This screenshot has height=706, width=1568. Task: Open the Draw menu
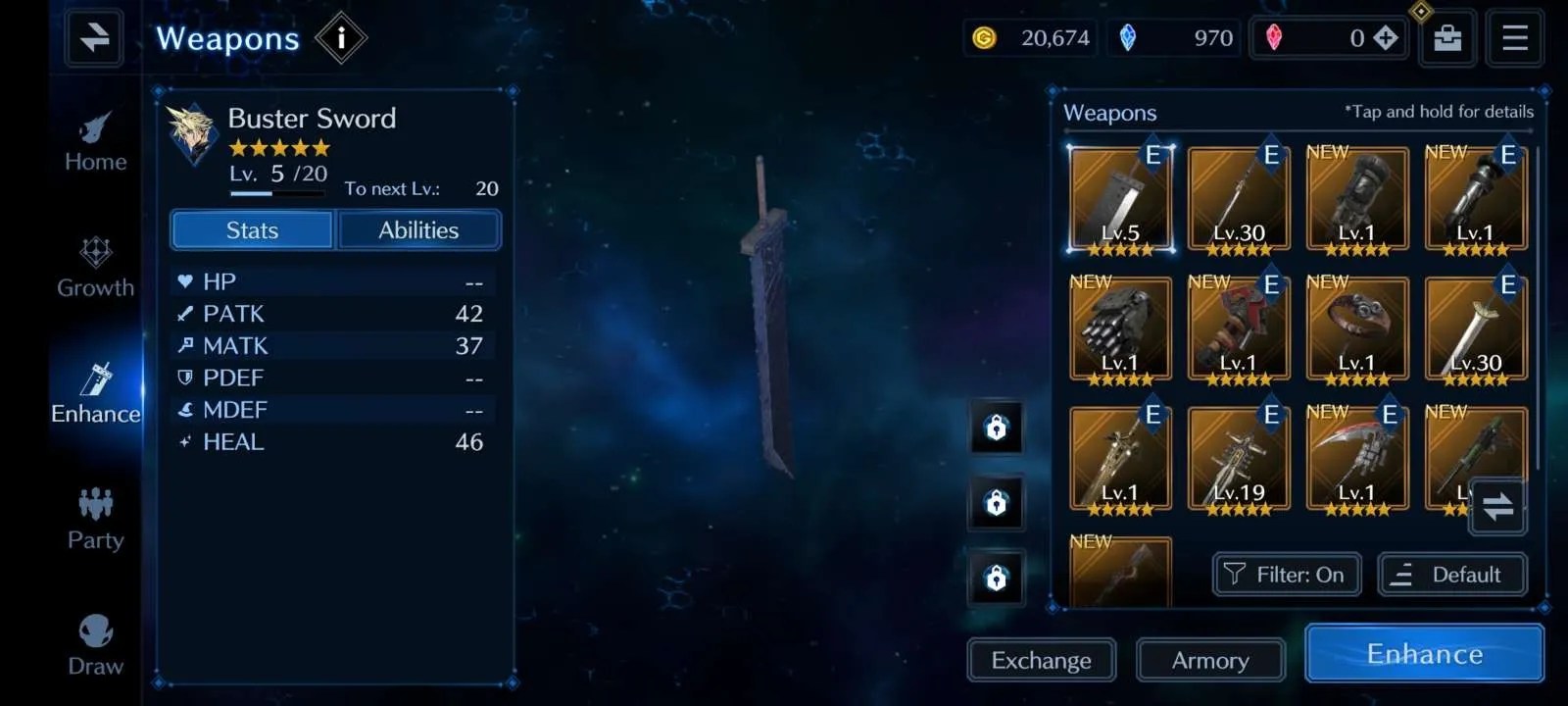[95, 644]
